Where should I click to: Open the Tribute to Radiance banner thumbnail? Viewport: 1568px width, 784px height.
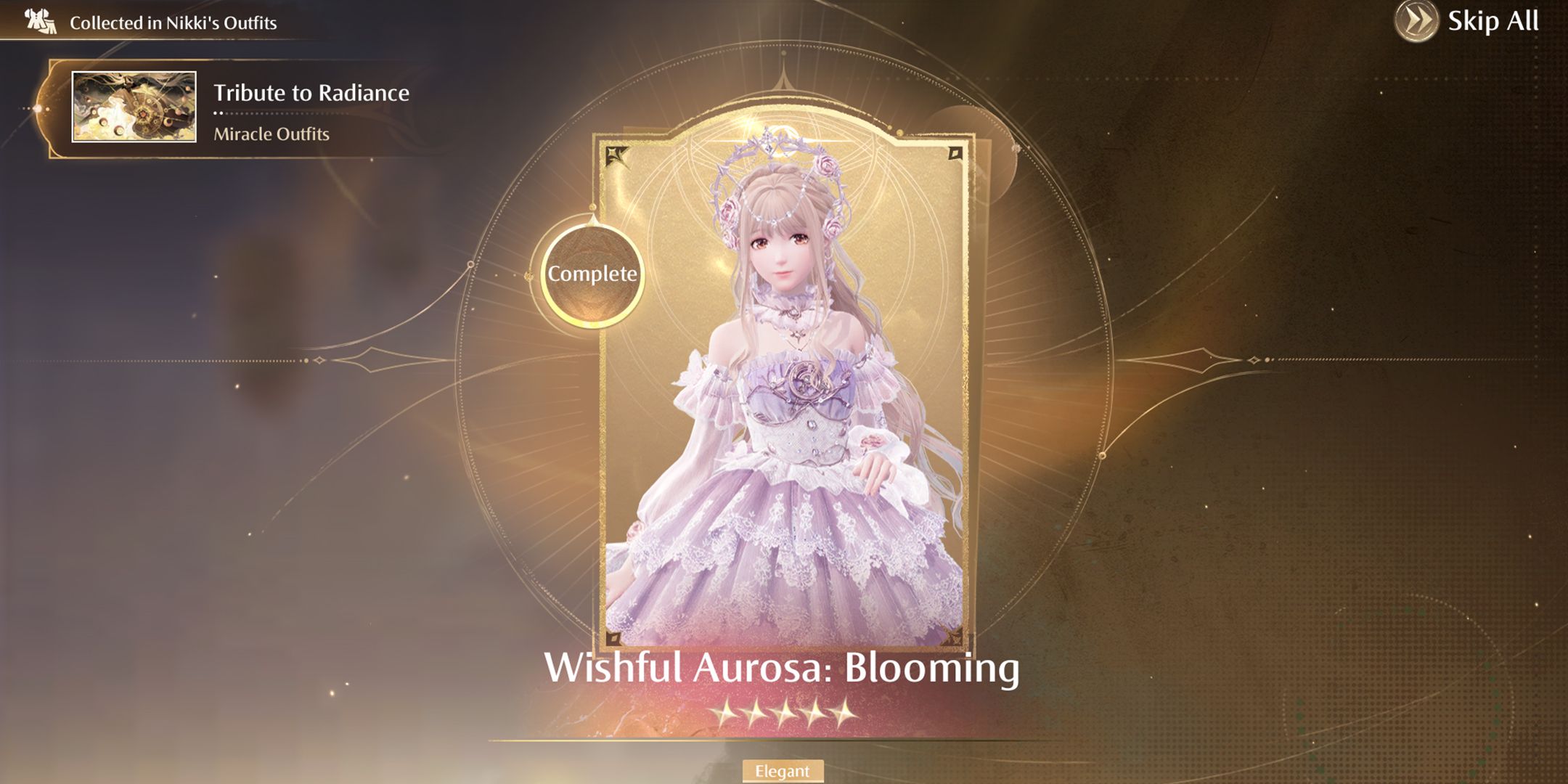click(x=134, y=107)
